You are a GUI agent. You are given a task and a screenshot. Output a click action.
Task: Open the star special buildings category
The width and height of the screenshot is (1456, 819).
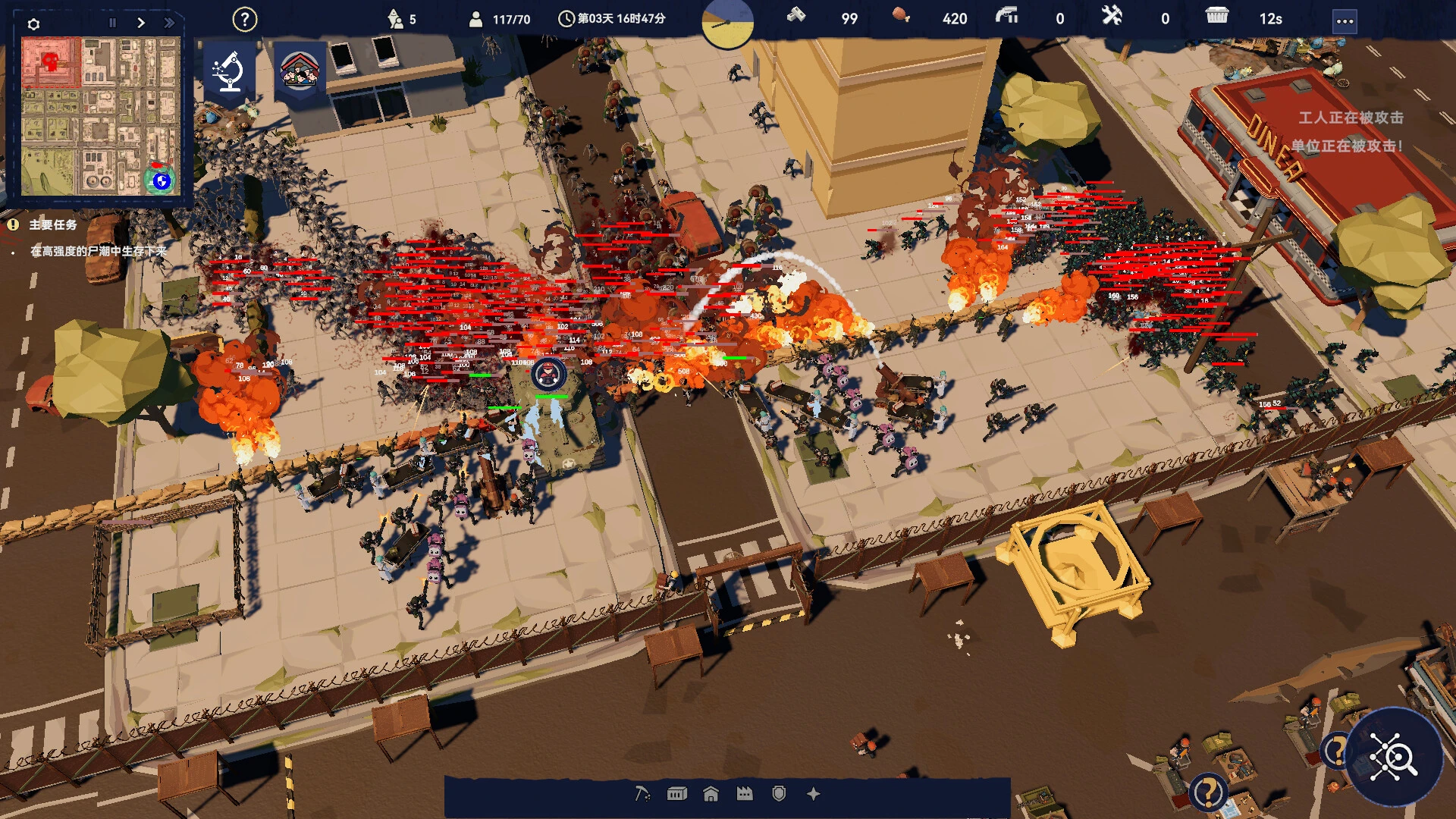click(x=813, y=793)
